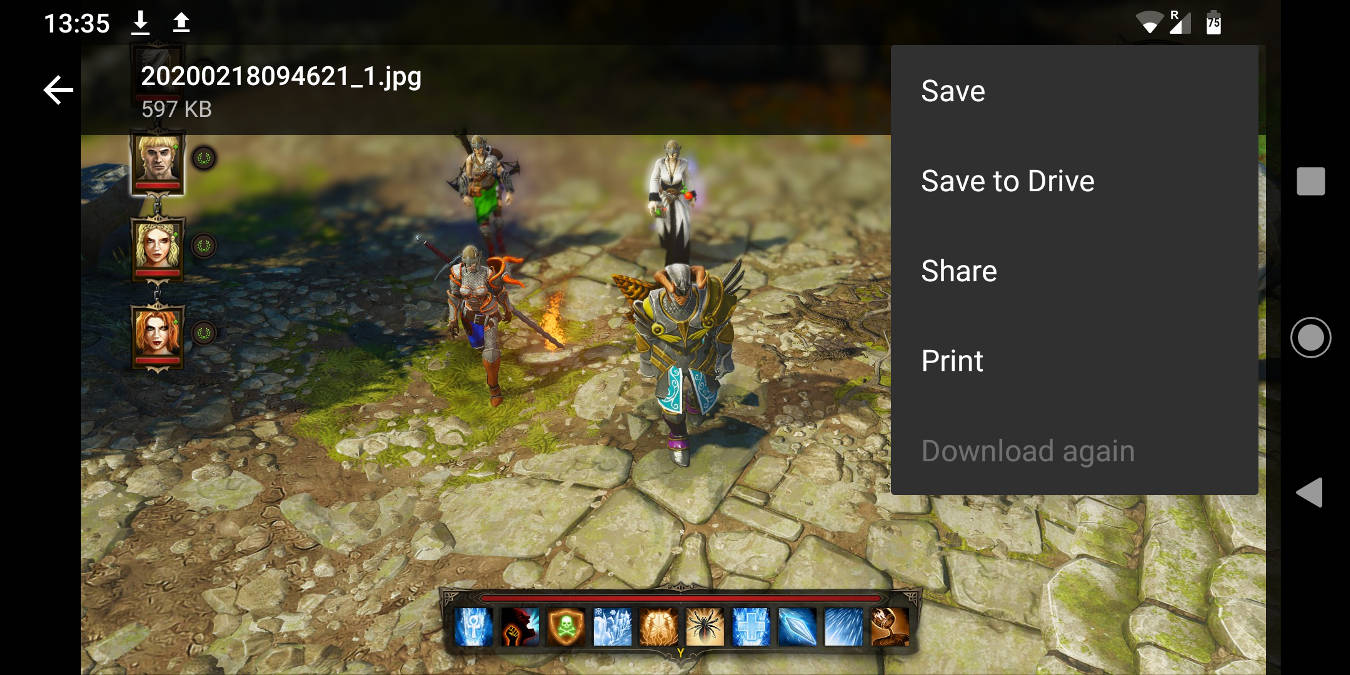Viewport: 1350px width, 675px height.
Task: Cast the green skull shield skill
Action: click(x=567, y=627)
